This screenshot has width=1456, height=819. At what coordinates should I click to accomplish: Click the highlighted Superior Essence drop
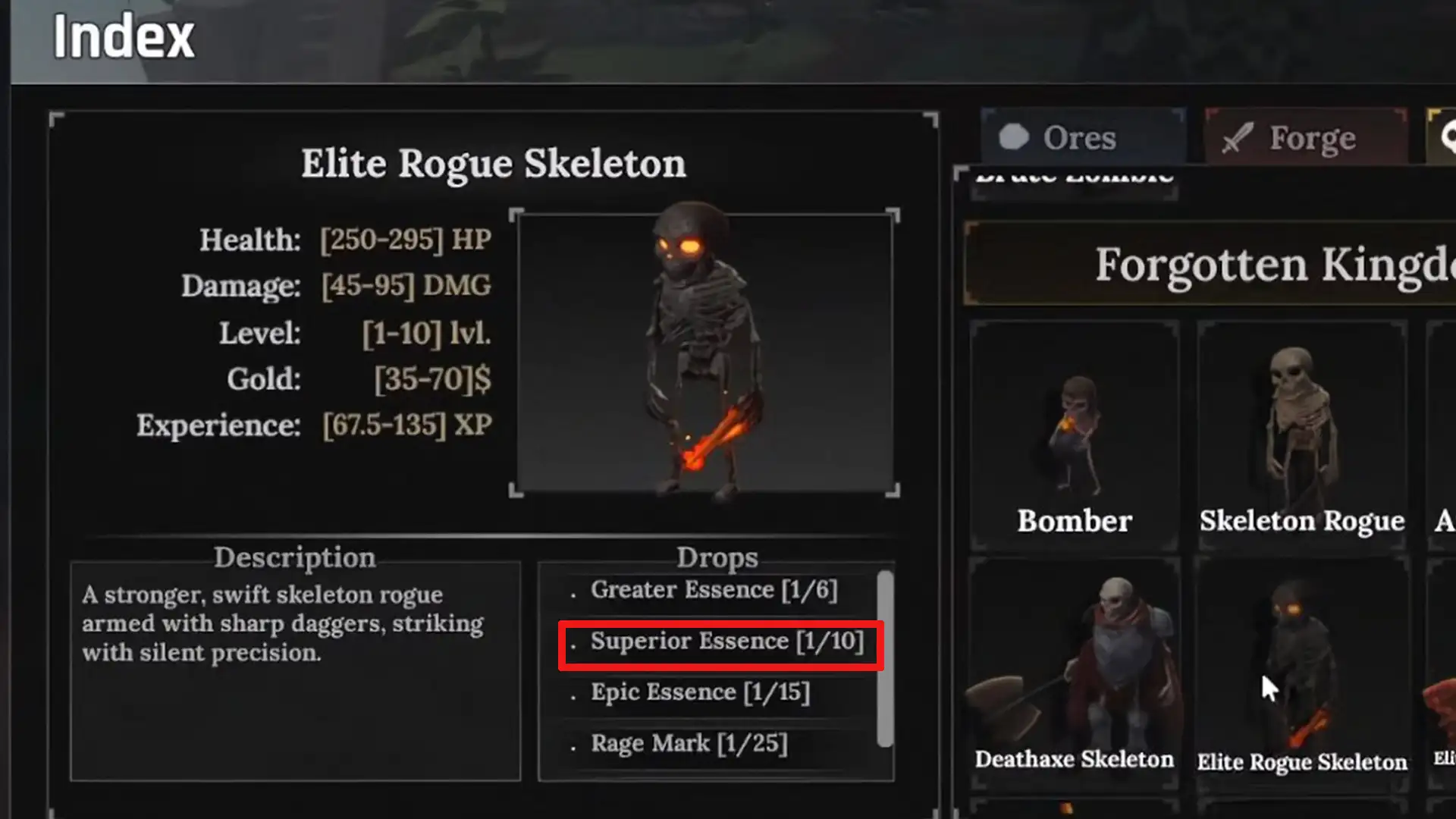tap(720, 641)
